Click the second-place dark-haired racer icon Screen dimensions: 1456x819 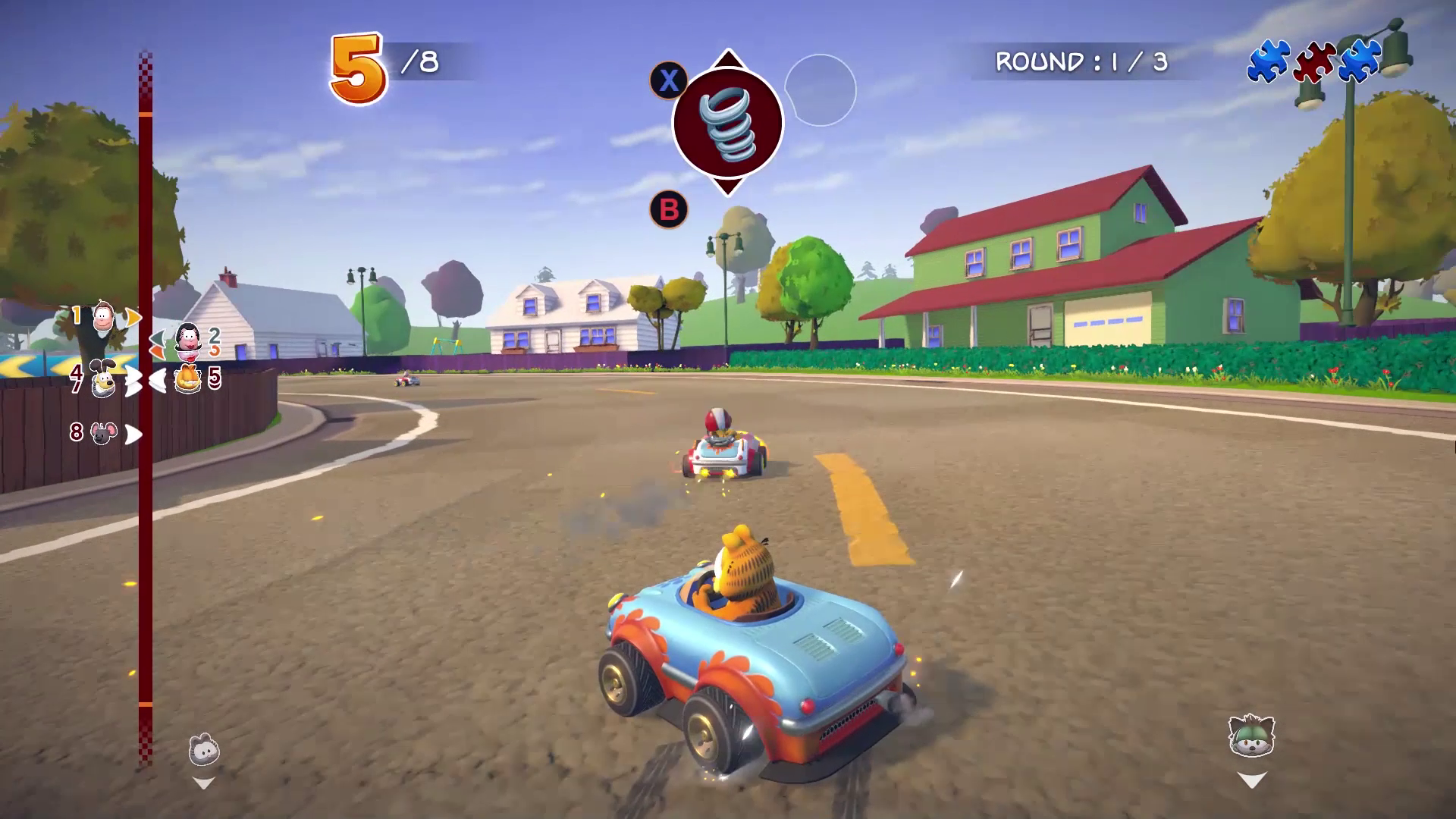click(187, 338)
